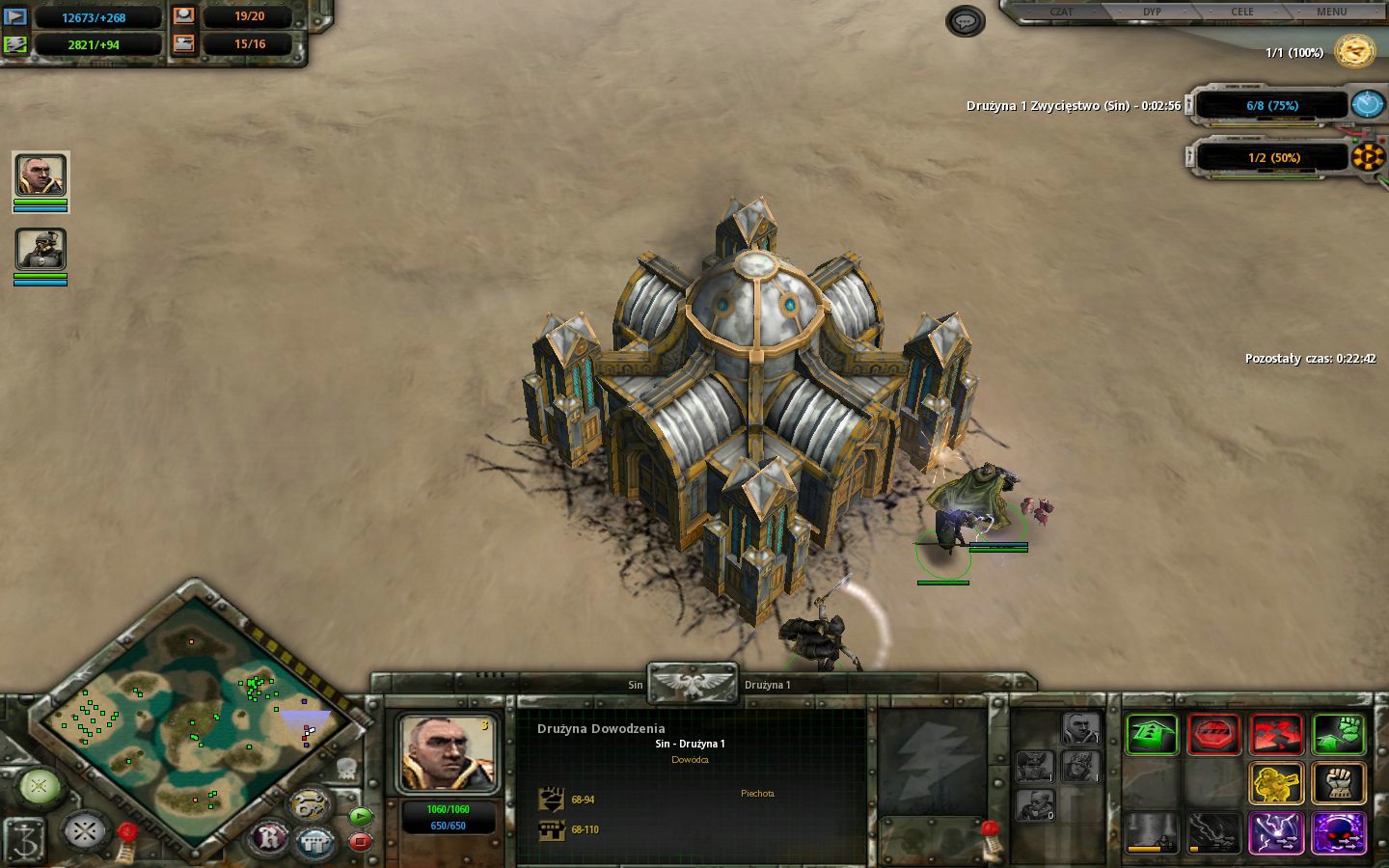Open the DYP diplomacy tab
Image resolution: width=1389 pixels, height=868 pixels.
pos(1152,12)
